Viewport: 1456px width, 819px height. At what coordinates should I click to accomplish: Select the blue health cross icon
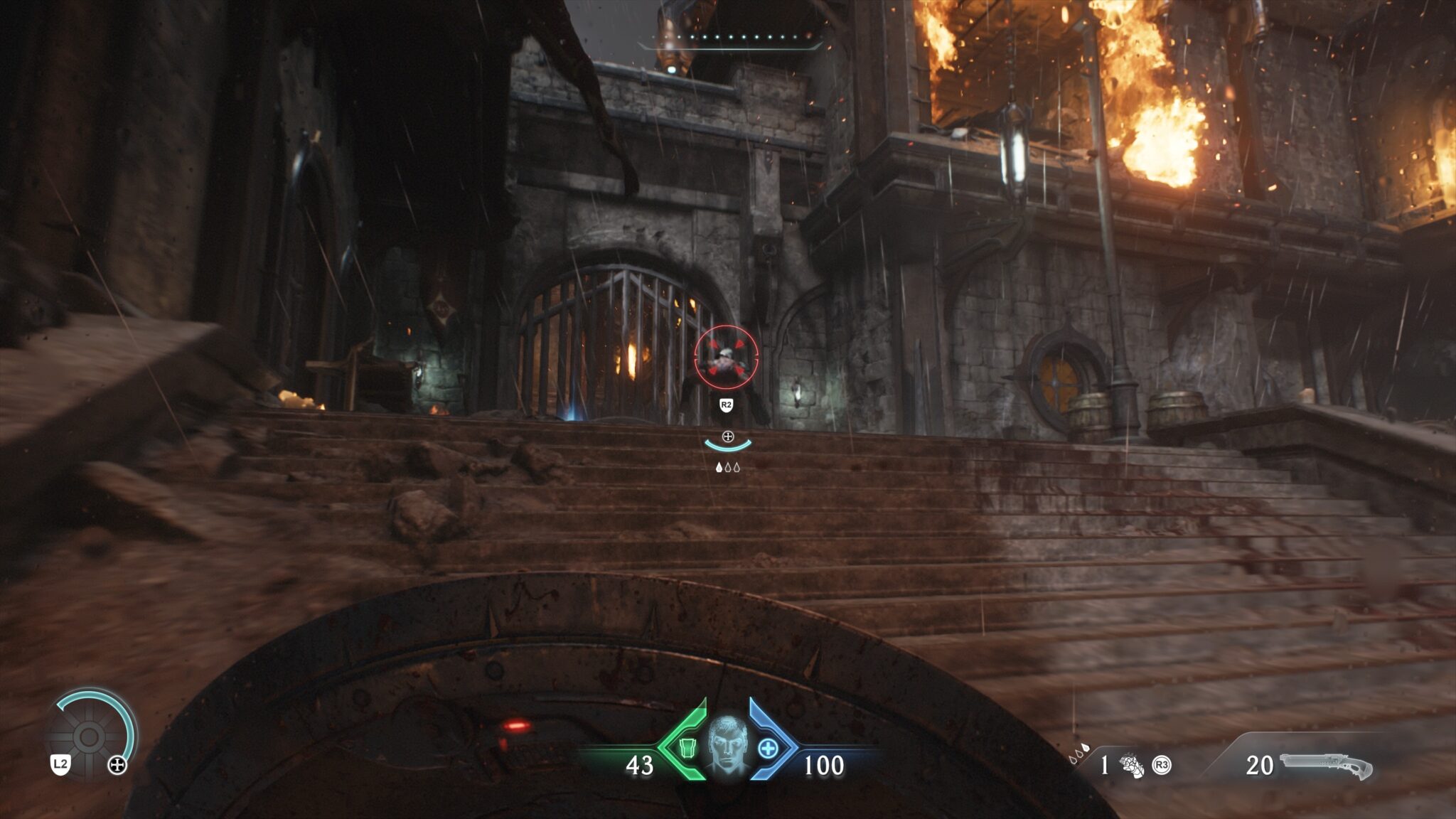(x=768, y=748)
